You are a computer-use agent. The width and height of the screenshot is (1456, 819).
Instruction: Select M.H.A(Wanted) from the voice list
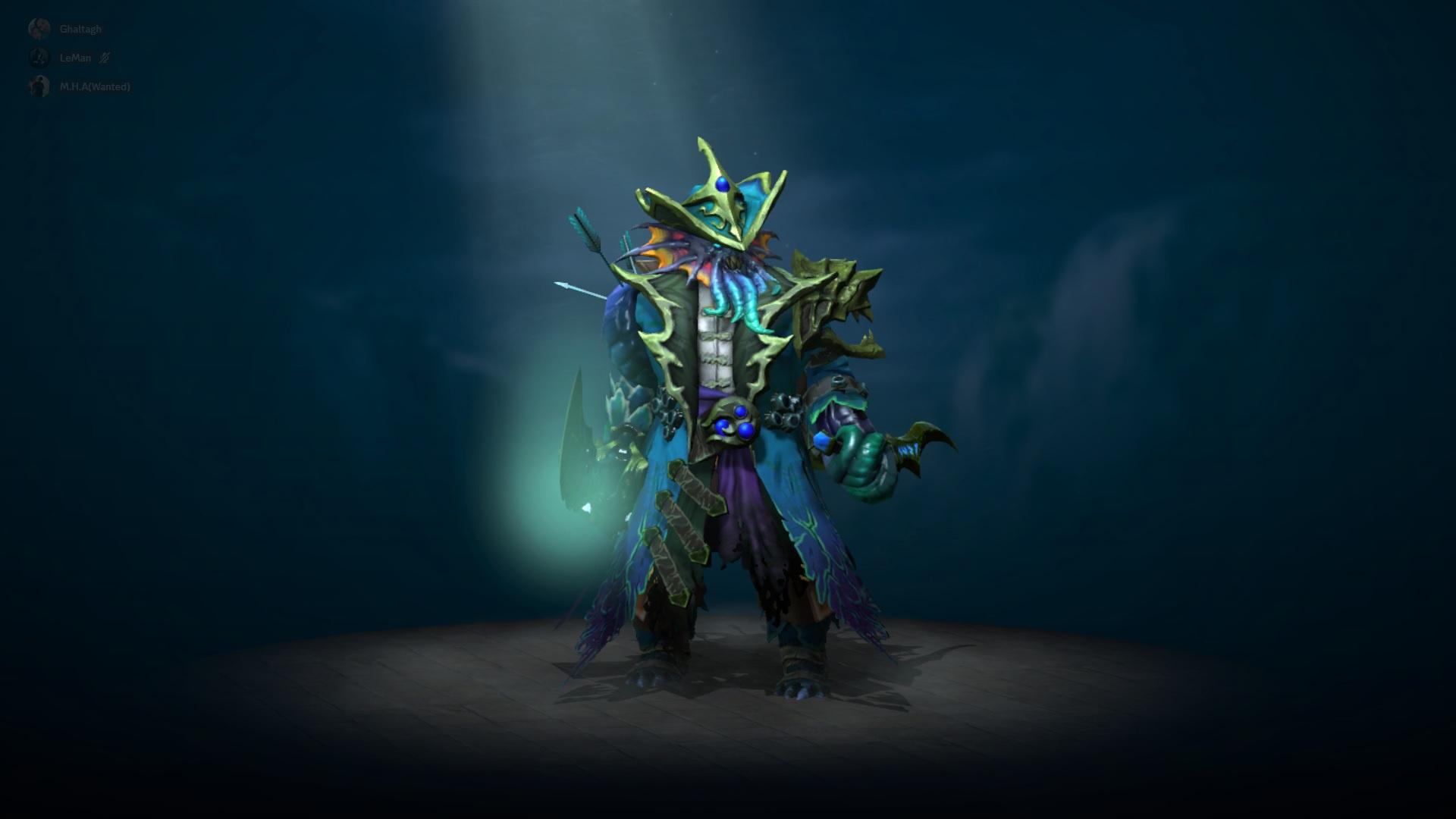coord(94,87)
